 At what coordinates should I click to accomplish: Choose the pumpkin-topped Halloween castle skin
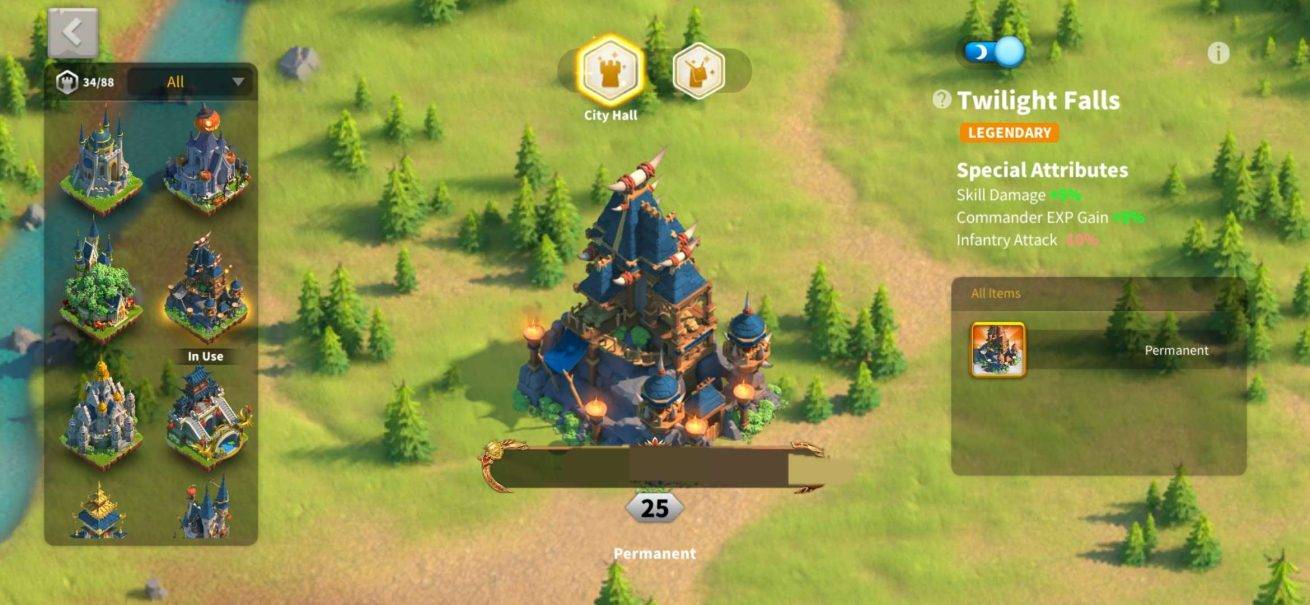point(206,160)
